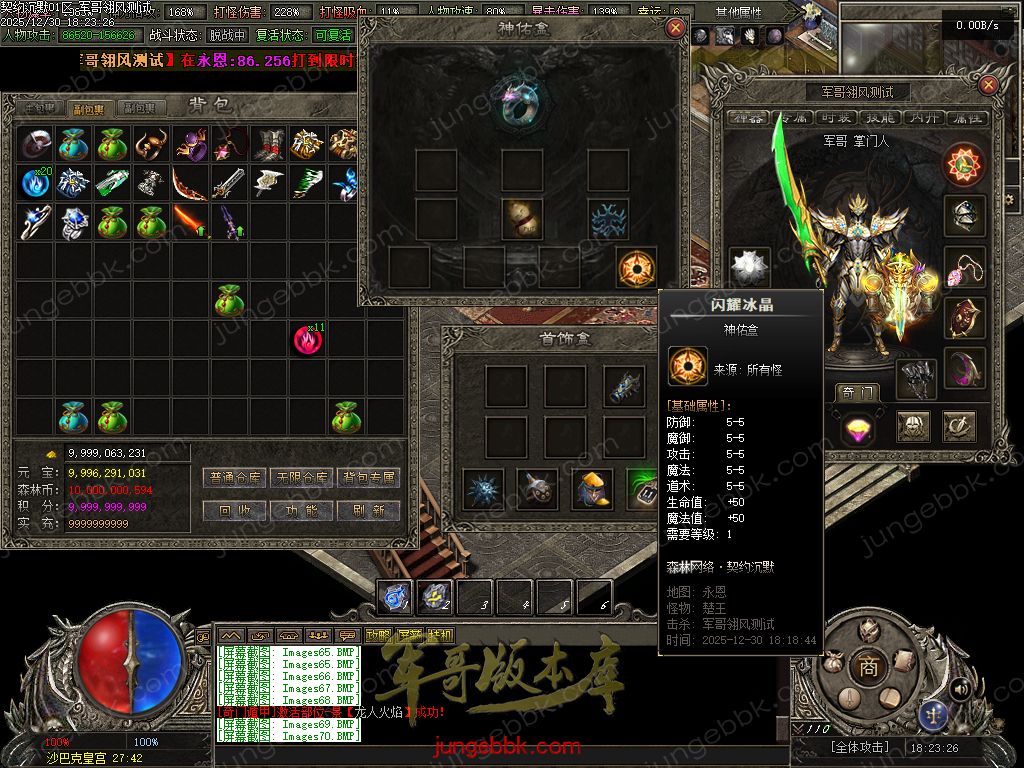The height and width of the screenshot is (768, 1024).
Task: Open the 属性 attributes tab
Action: point(967,118)
